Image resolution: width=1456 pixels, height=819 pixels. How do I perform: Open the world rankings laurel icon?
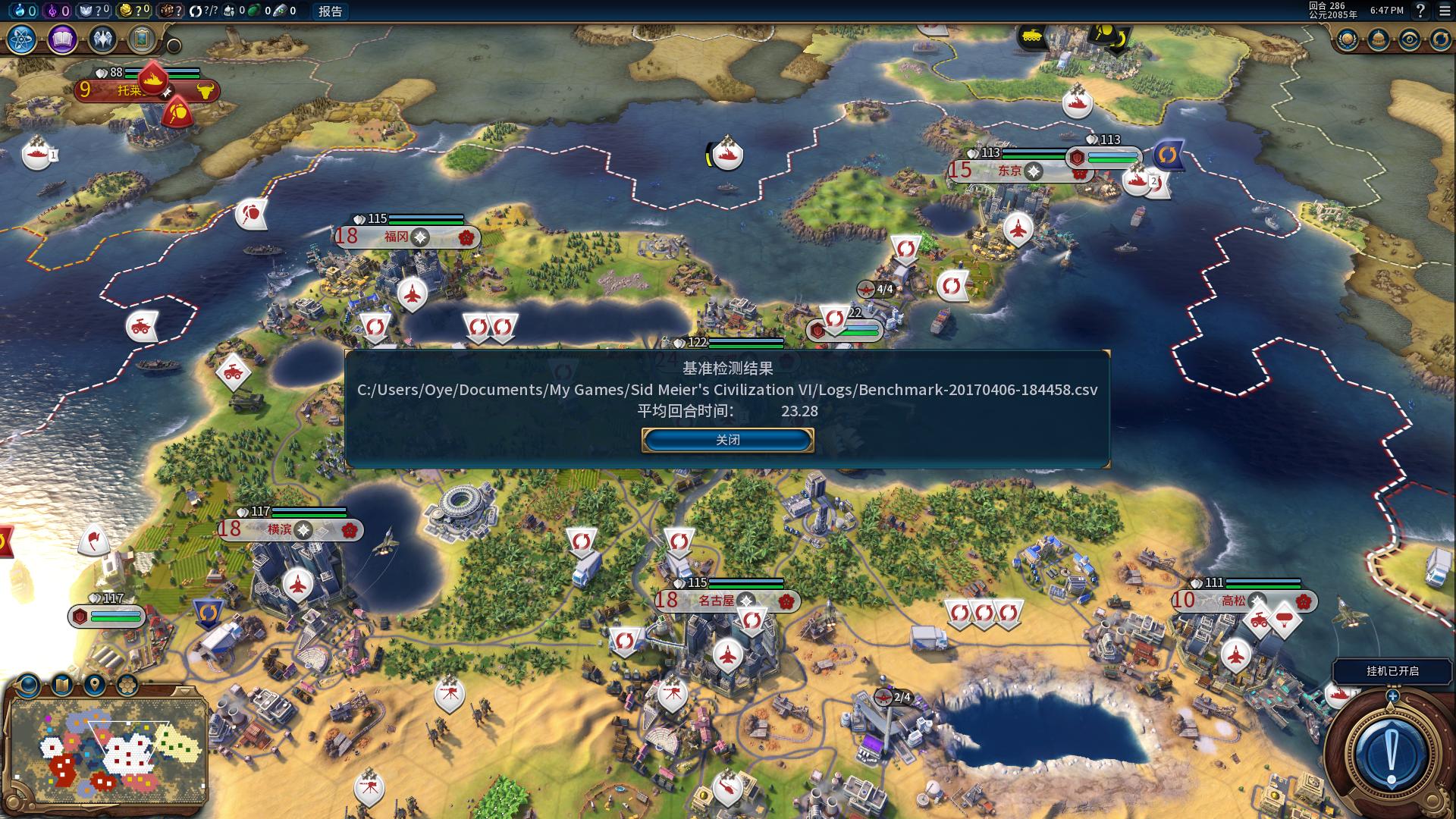tap(1348, 39)
